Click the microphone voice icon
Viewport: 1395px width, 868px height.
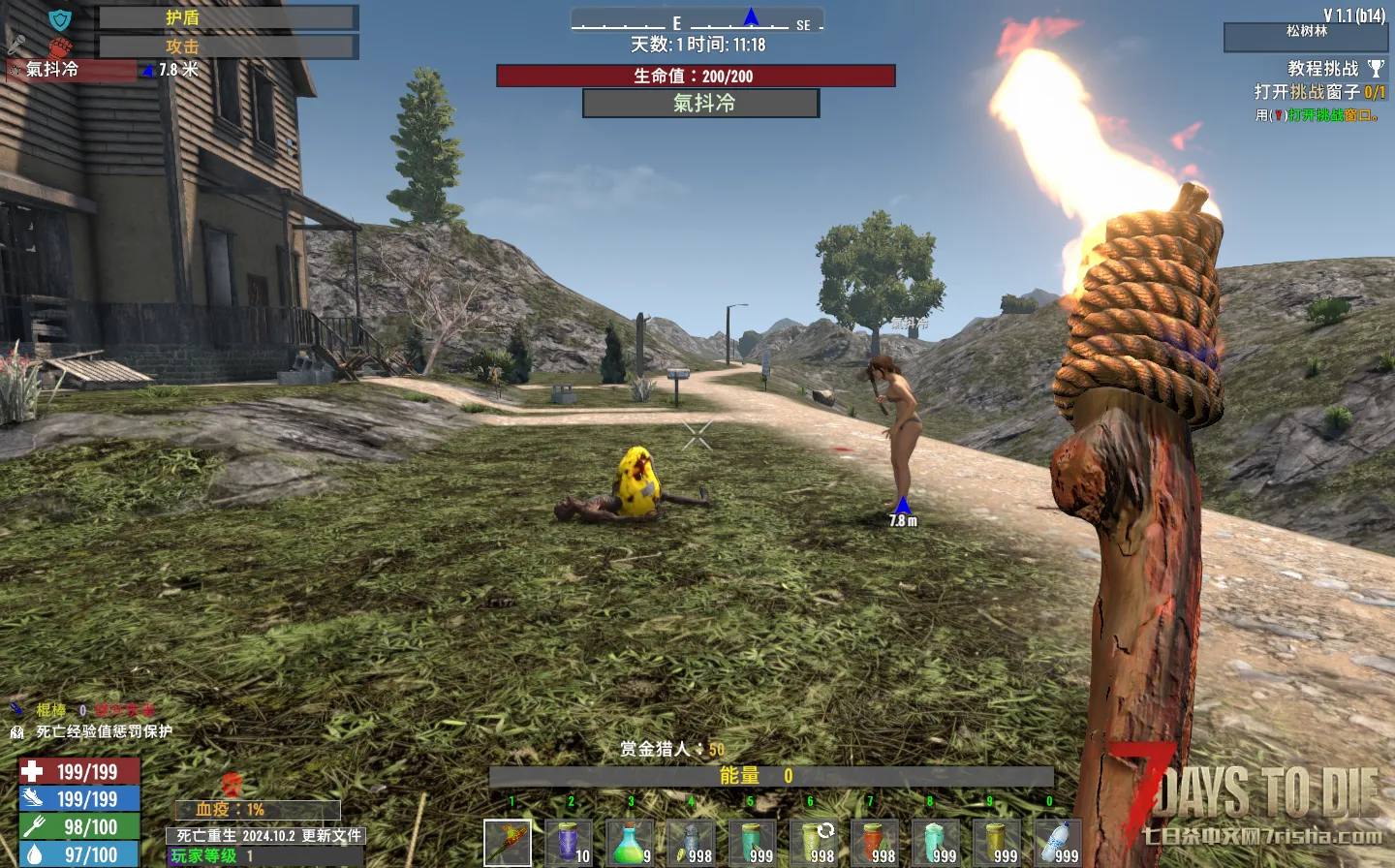(x=16, y=44)
